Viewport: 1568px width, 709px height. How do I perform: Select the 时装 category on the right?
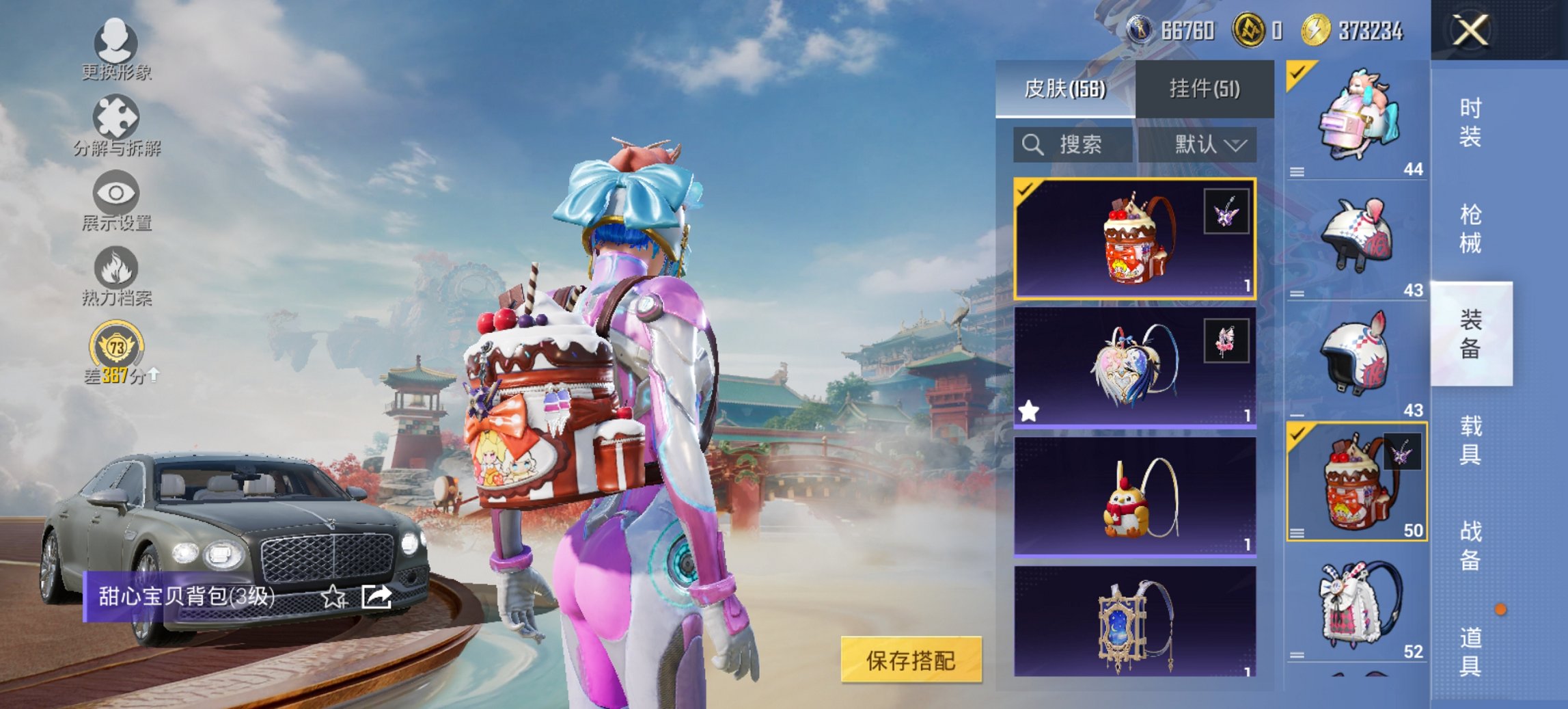coord(1470,124)
